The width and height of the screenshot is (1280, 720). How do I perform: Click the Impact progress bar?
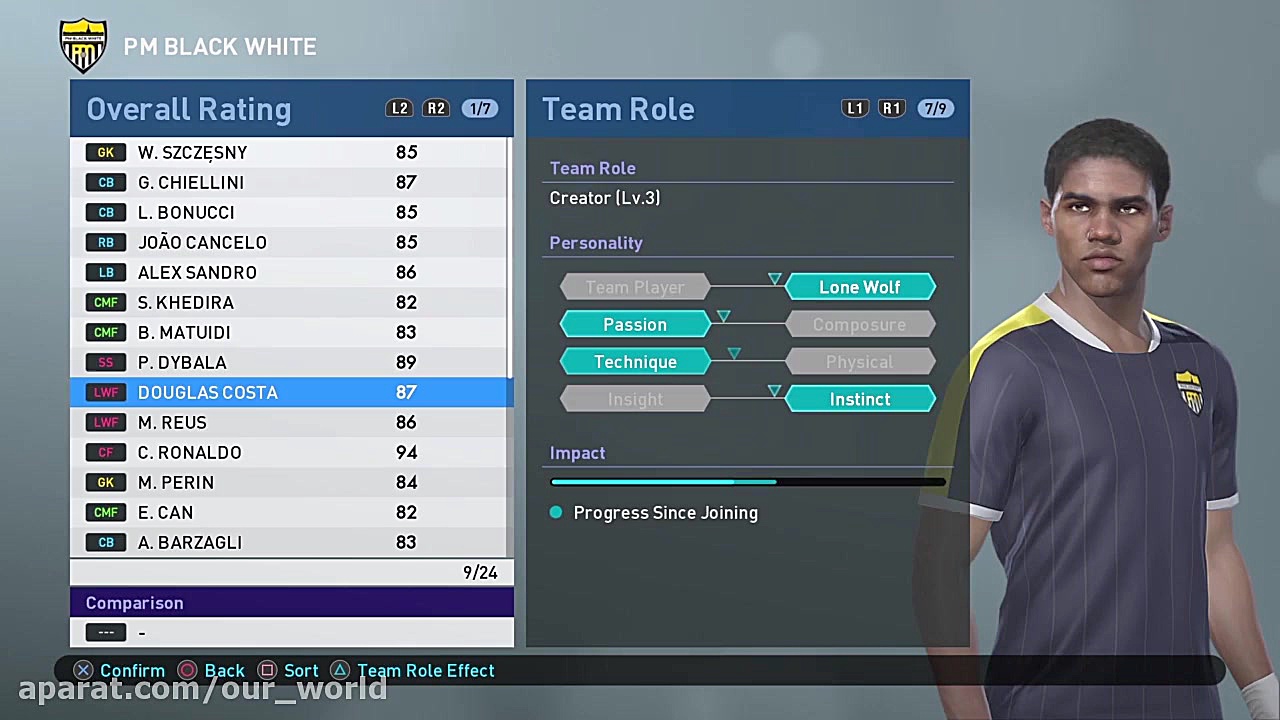click(748, 481)
